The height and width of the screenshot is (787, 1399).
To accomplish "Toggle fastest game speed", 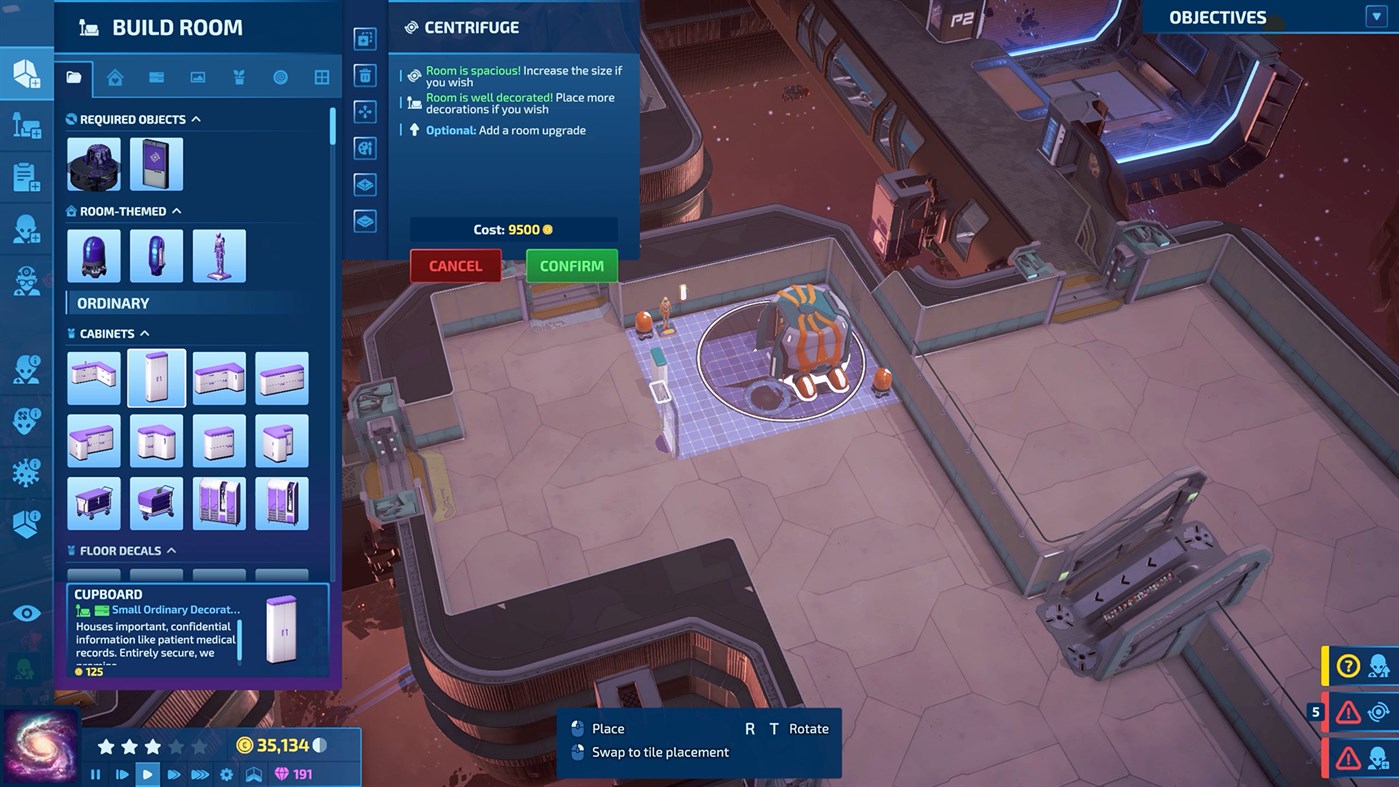I will (200, 773).
